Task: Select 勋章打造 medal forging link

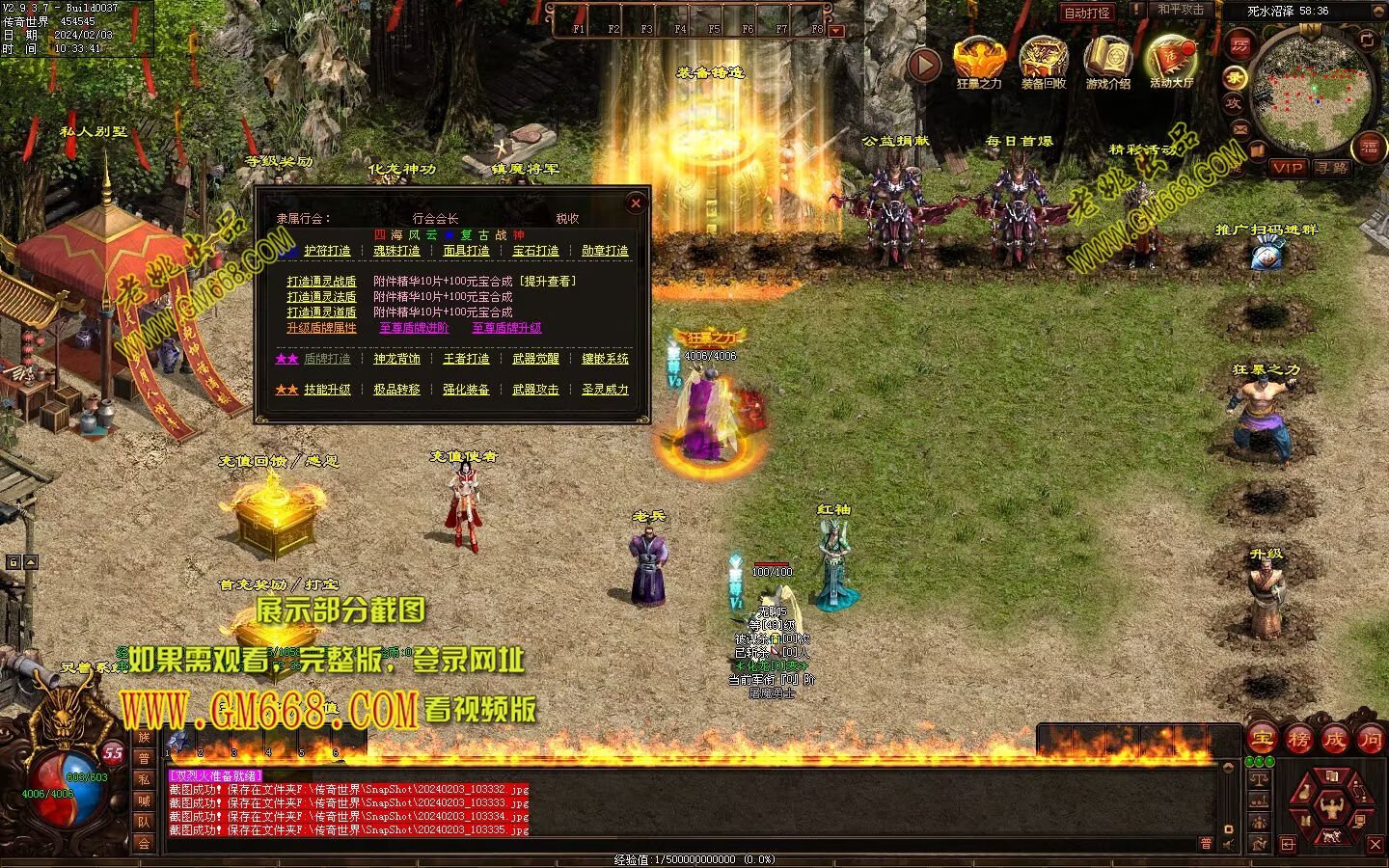Action: tap(605, 251)
